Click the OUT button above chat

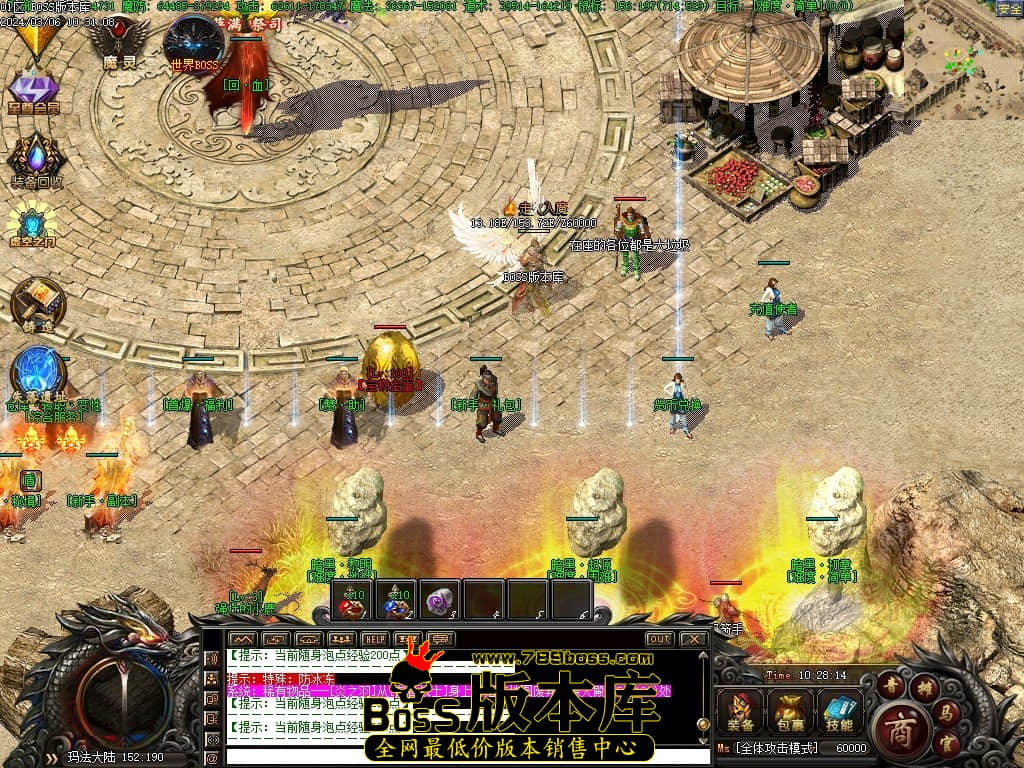tap(660, 639)
